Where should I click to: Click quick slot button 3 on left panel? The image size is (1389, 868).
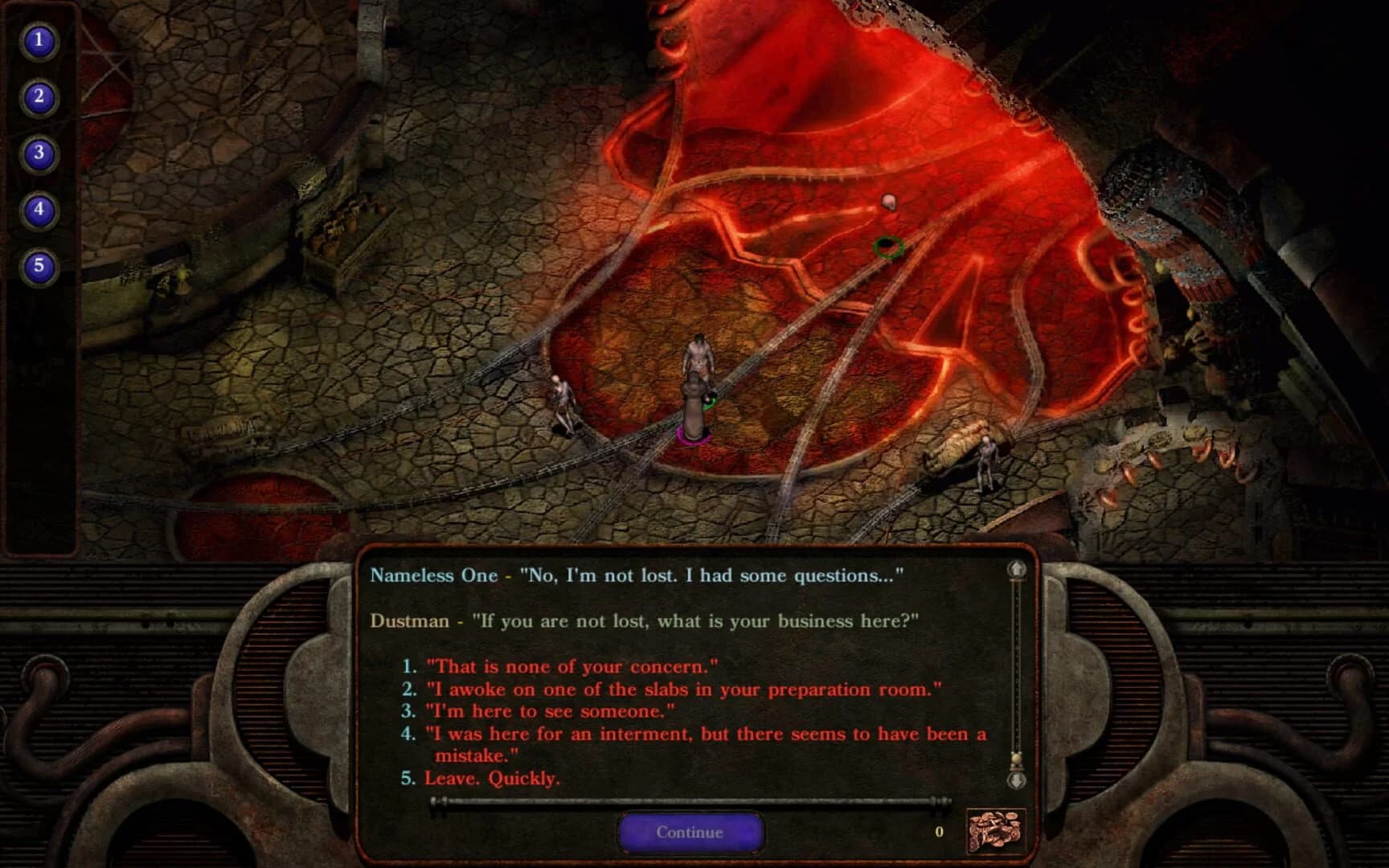38,151
